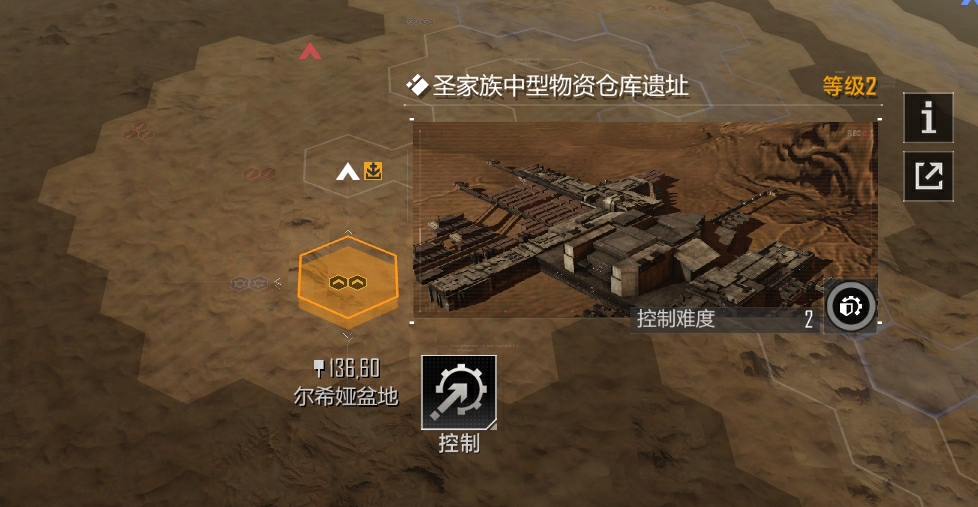Activate the 控制 control button
978x507 pixels.
tap(459, 392)
